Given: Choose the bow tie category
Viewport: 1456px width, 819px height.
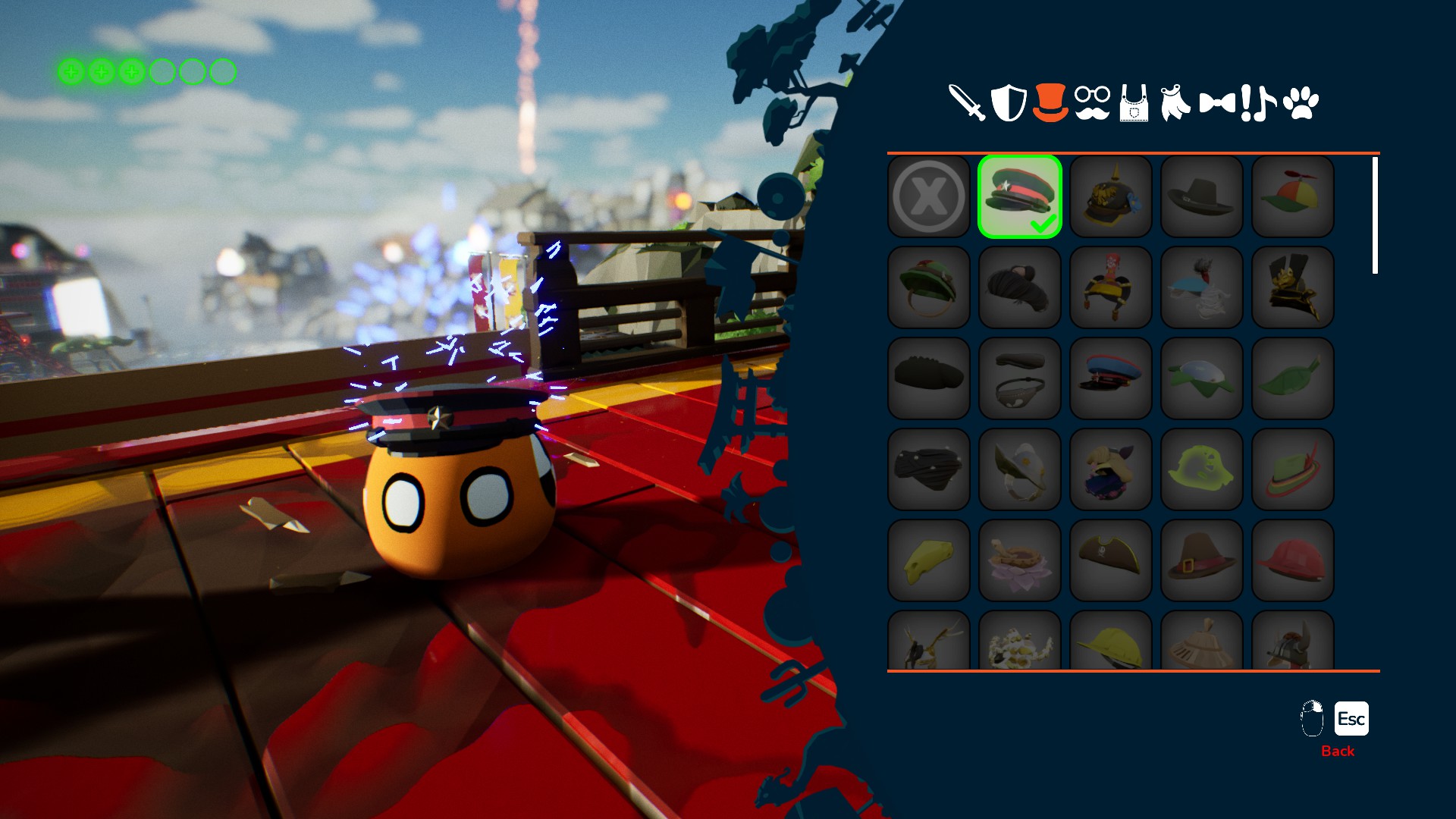Looking at the screenshot, I should click(1217, 102).
